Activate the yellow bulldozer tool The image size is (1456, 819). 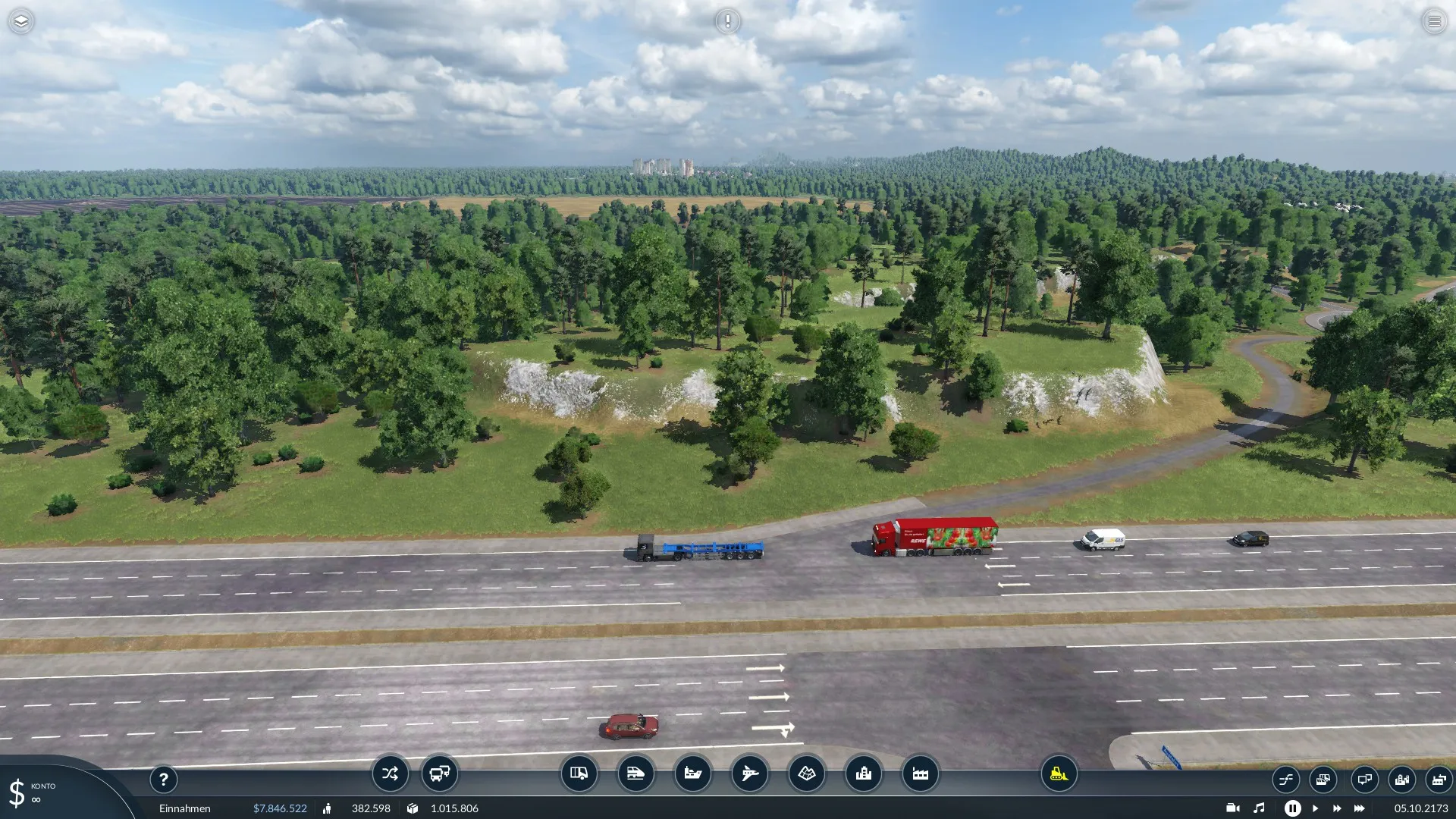click(x=1059, y=773)
